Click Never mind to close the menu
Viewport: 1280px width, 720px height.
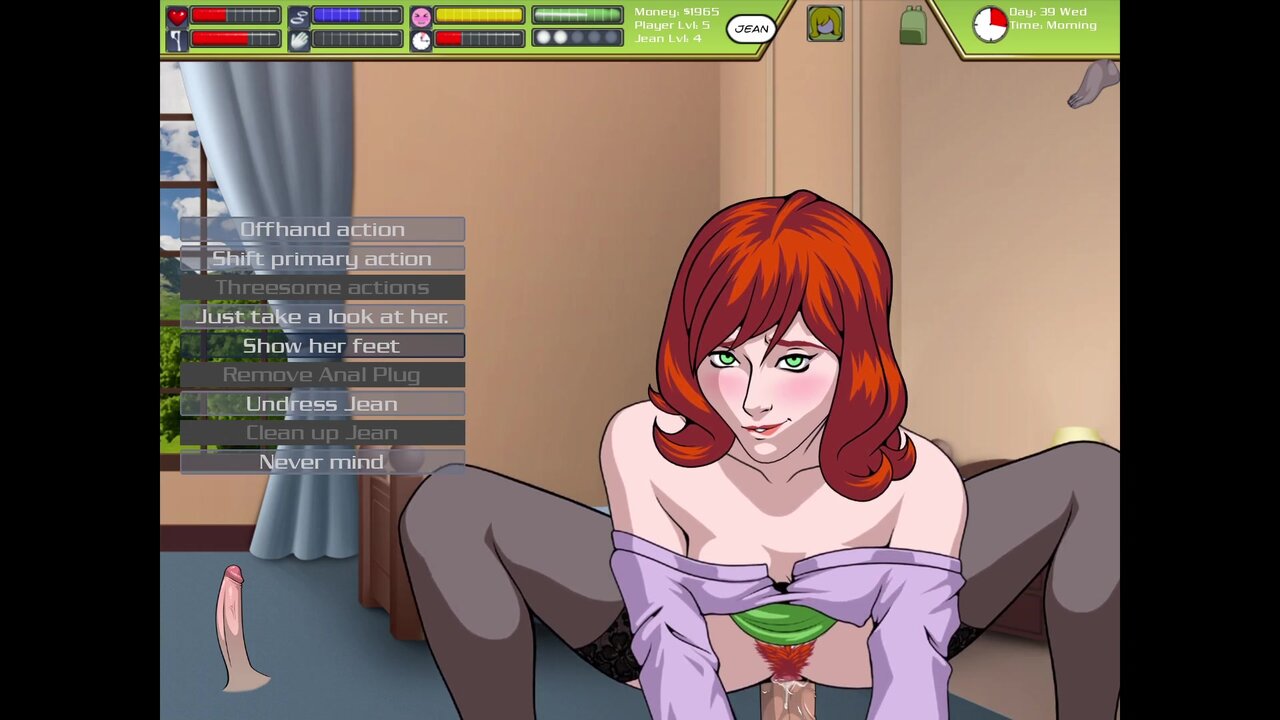(x=322, y=461)
